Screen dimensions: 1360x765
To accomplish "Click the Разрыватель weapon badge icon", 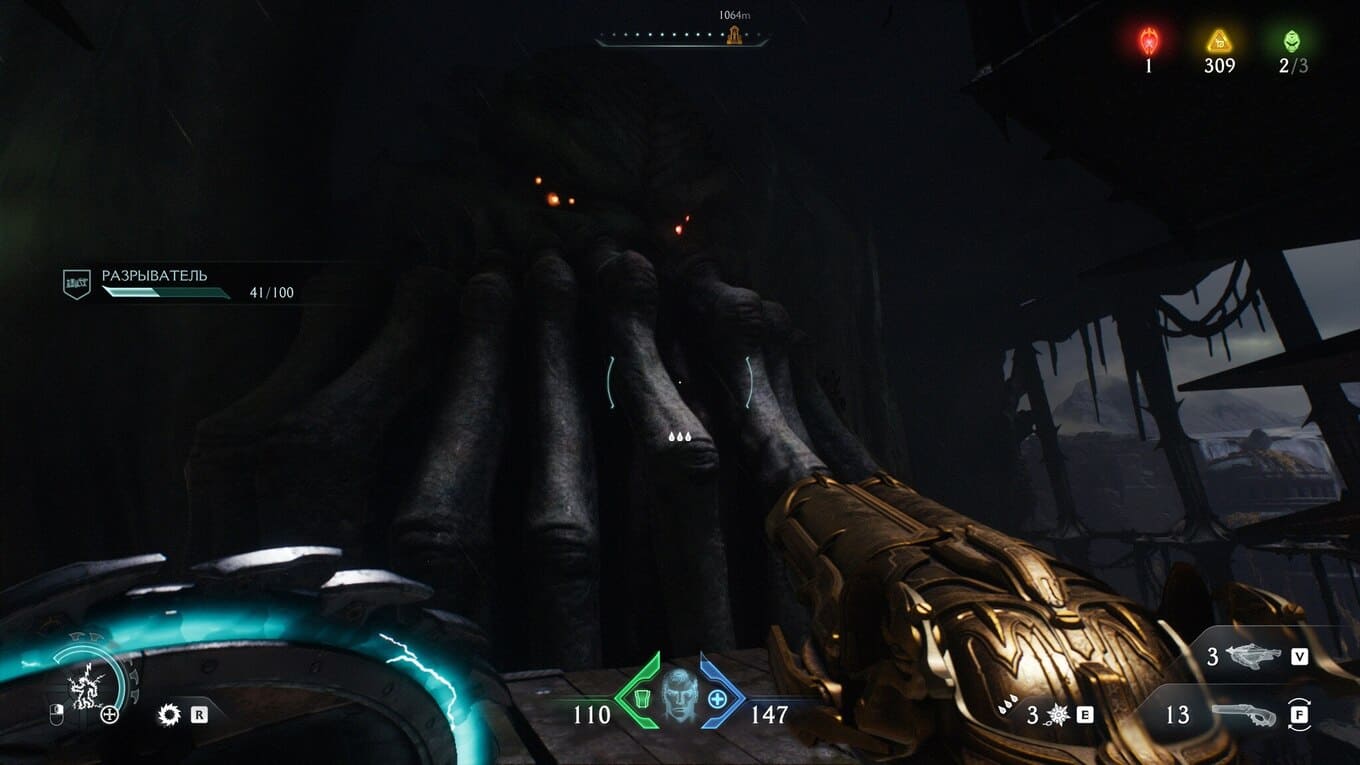I will point(77,284).
